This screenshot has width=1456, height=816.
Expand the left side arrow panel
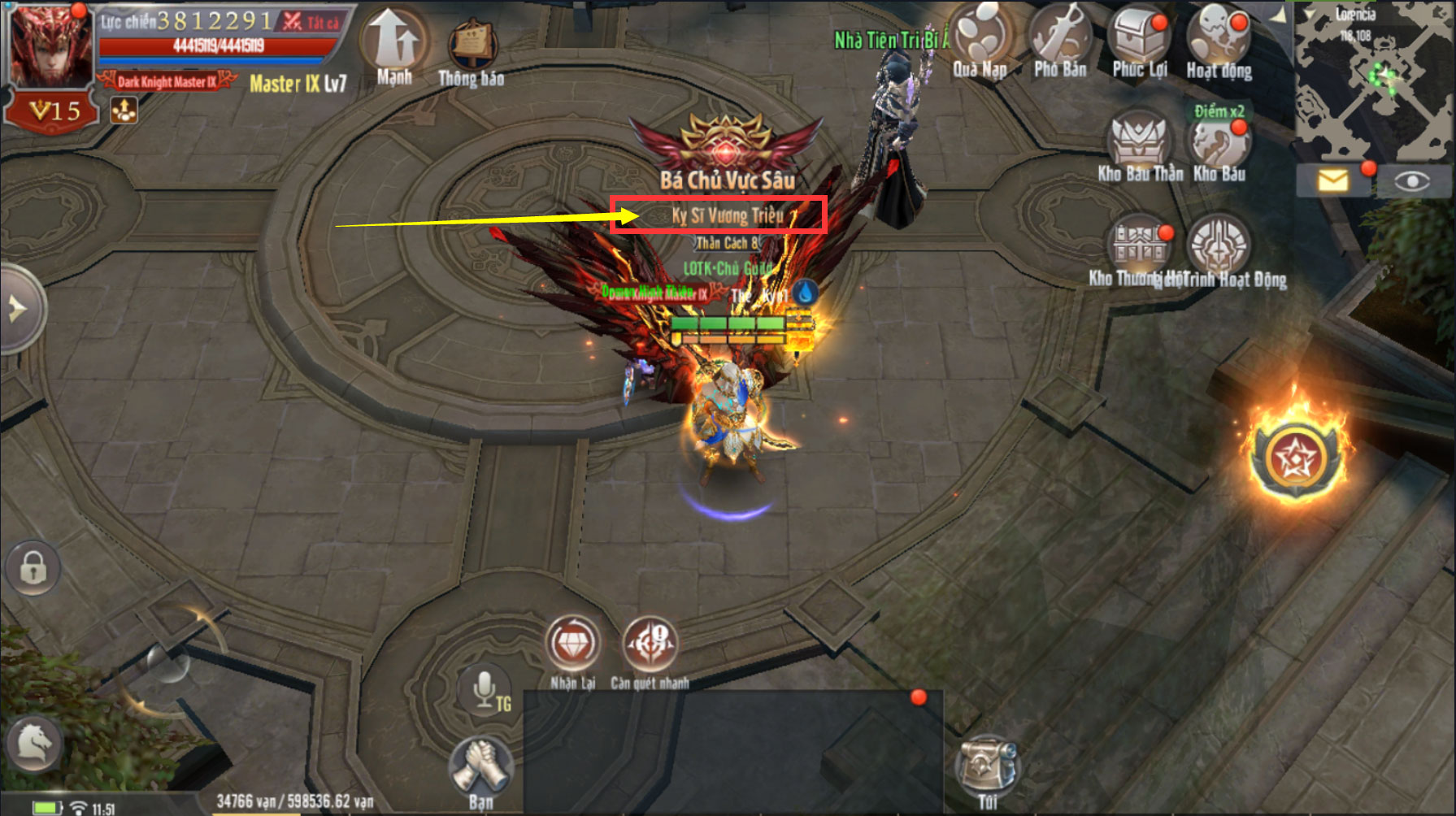[x=20, y=309]
